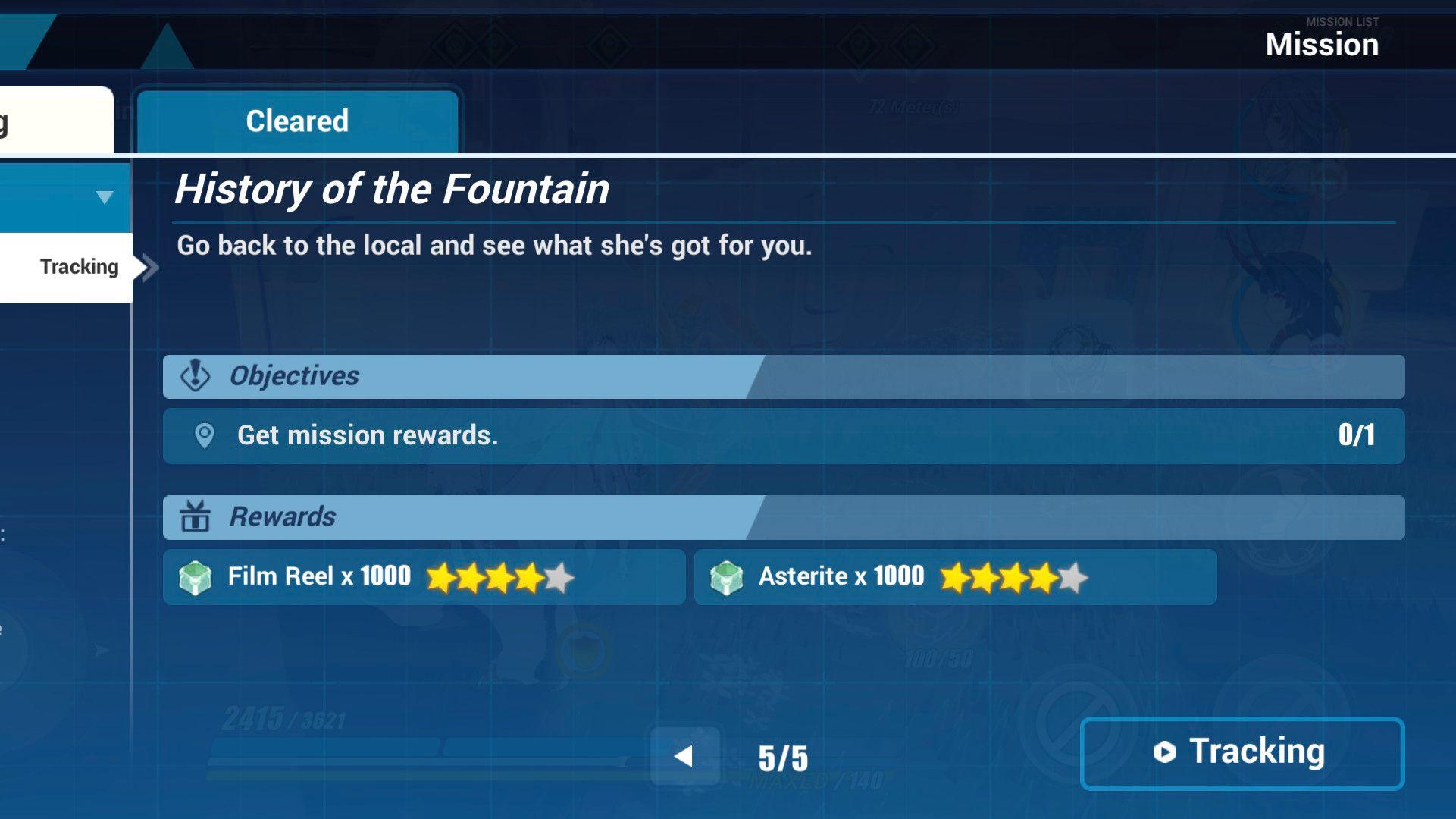Screen dimensions: 1456x819
Task: Select the partially visible tab on the left edge
Action: click(53, 118)
